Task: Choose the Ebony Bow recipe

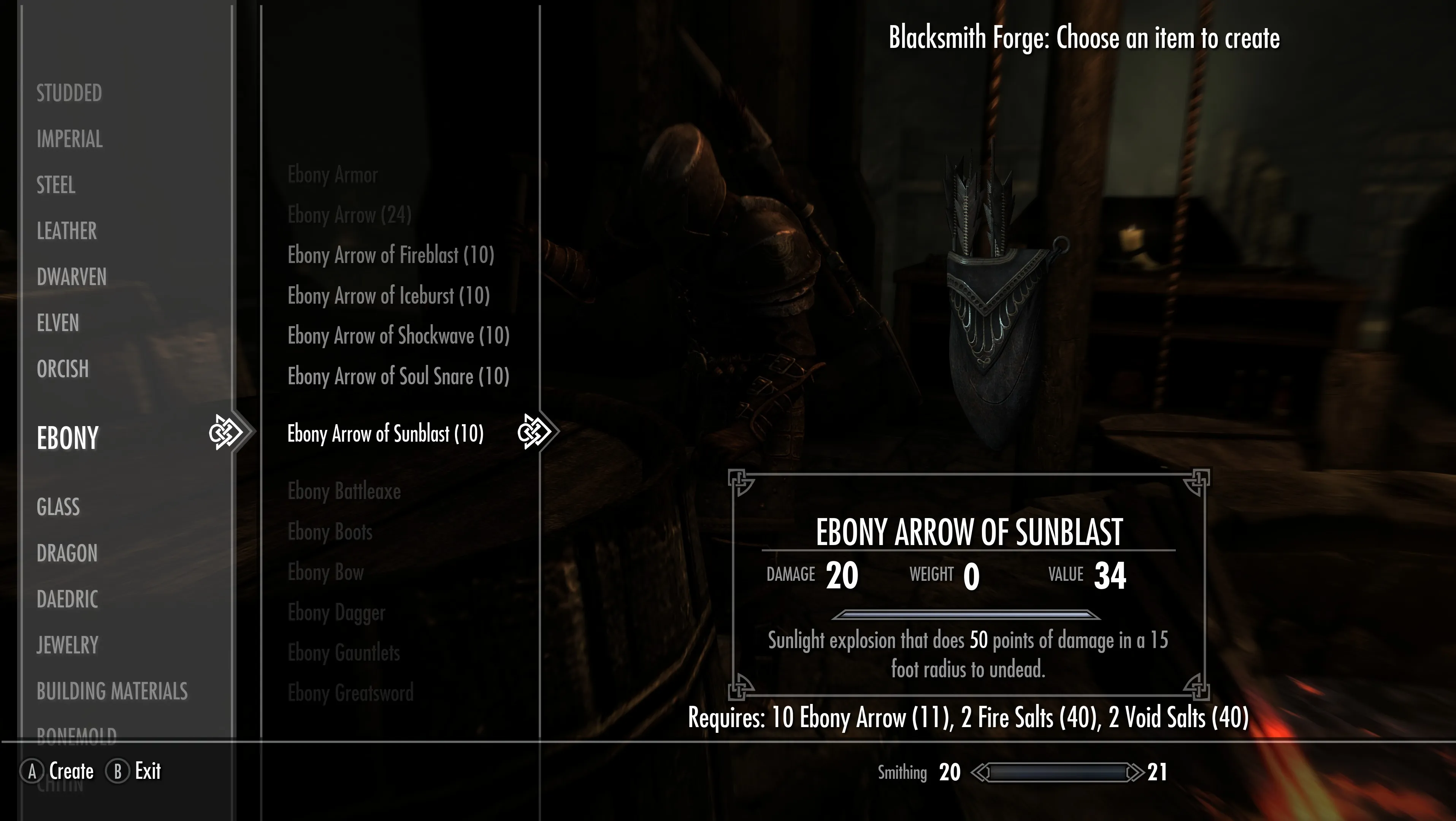Action: pos(325,572)
